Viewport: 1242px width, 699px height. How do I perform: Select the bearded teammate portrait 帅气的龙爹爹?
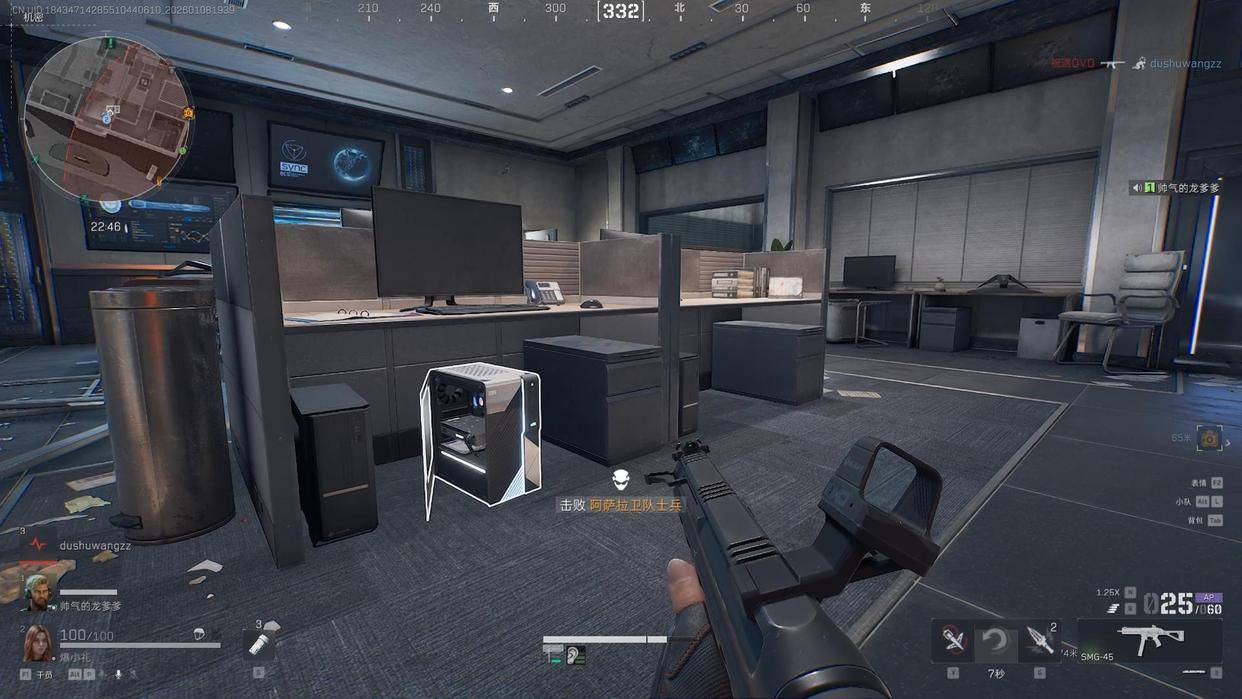[37, 592]
